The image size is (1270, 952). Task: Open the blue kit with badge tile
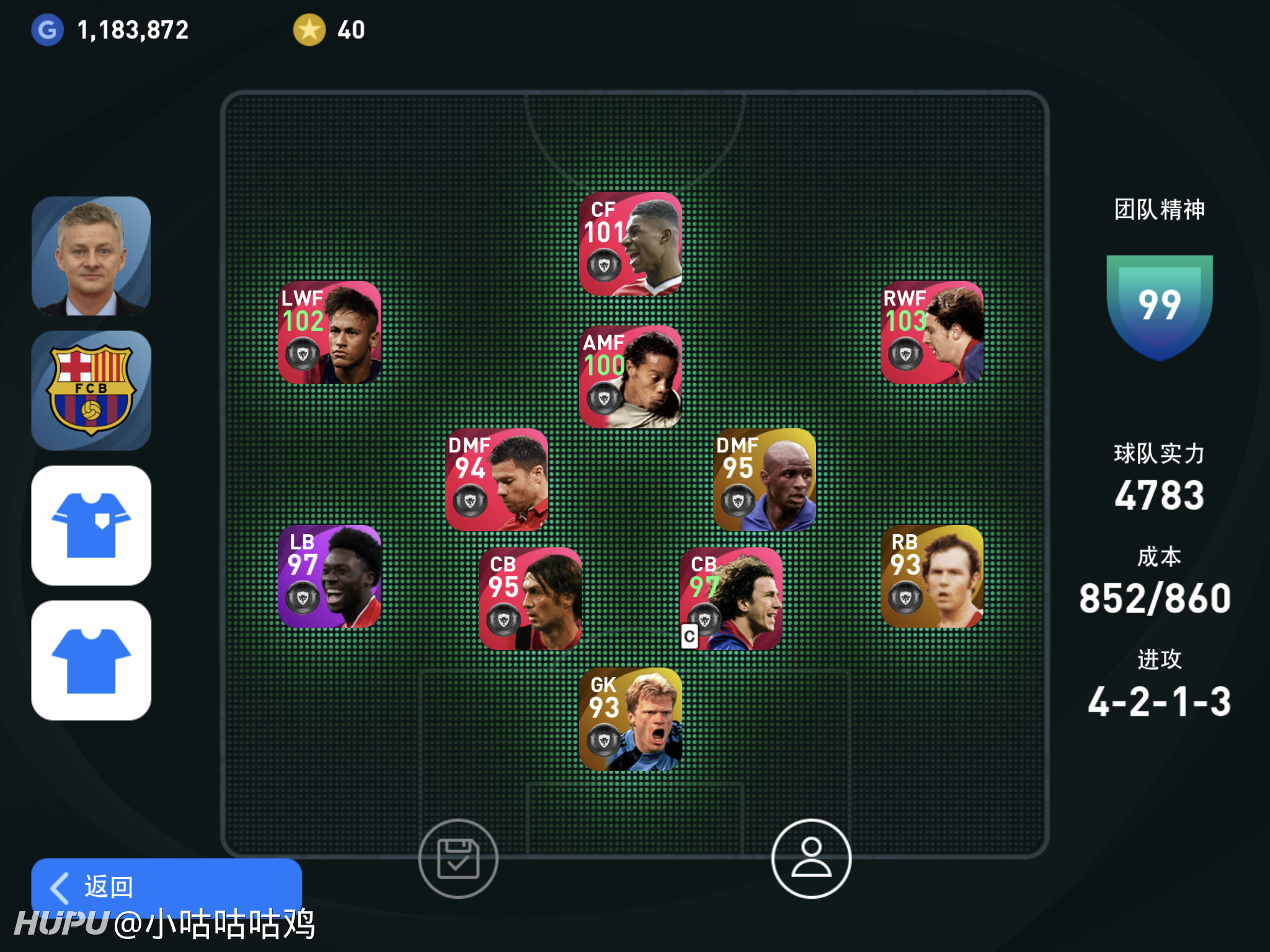[91, 526]
